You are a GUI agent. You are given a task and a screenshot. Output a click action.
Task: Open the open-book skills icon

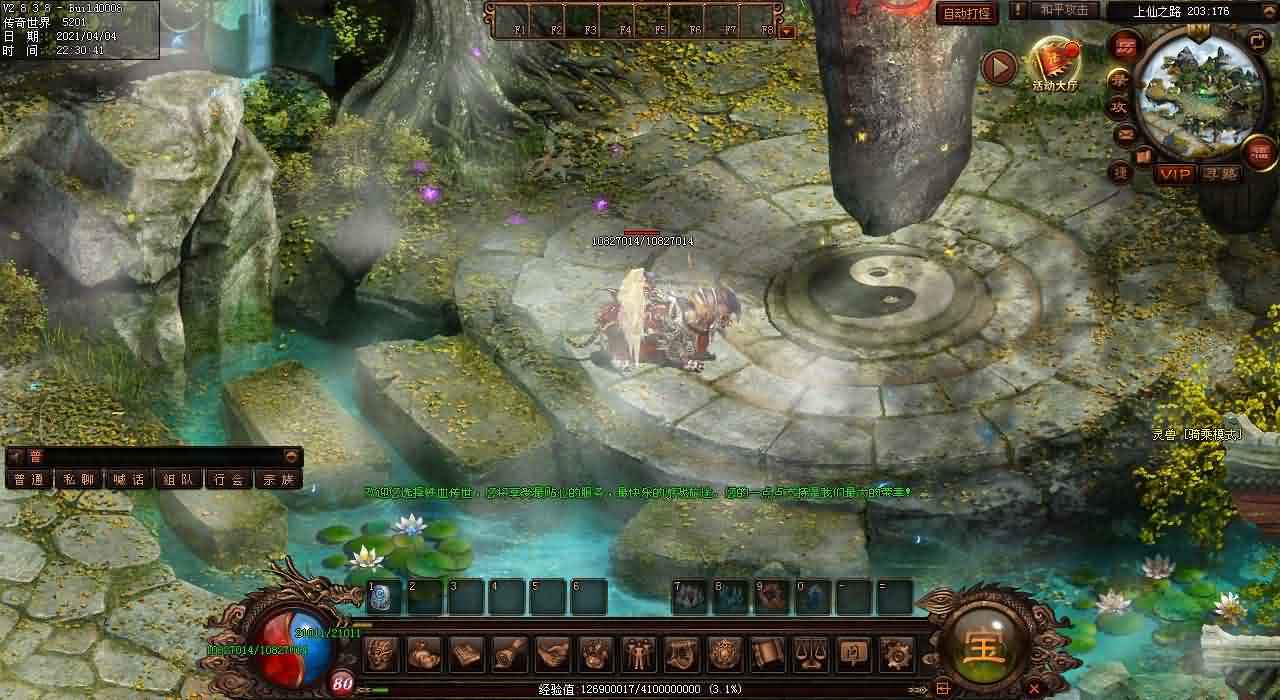466,654
